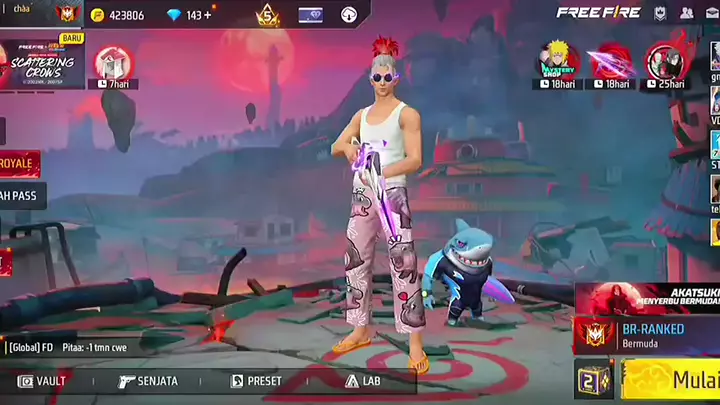
Task: Open the Preset menu
Action: pyautogui.click(x=256, y=381)
